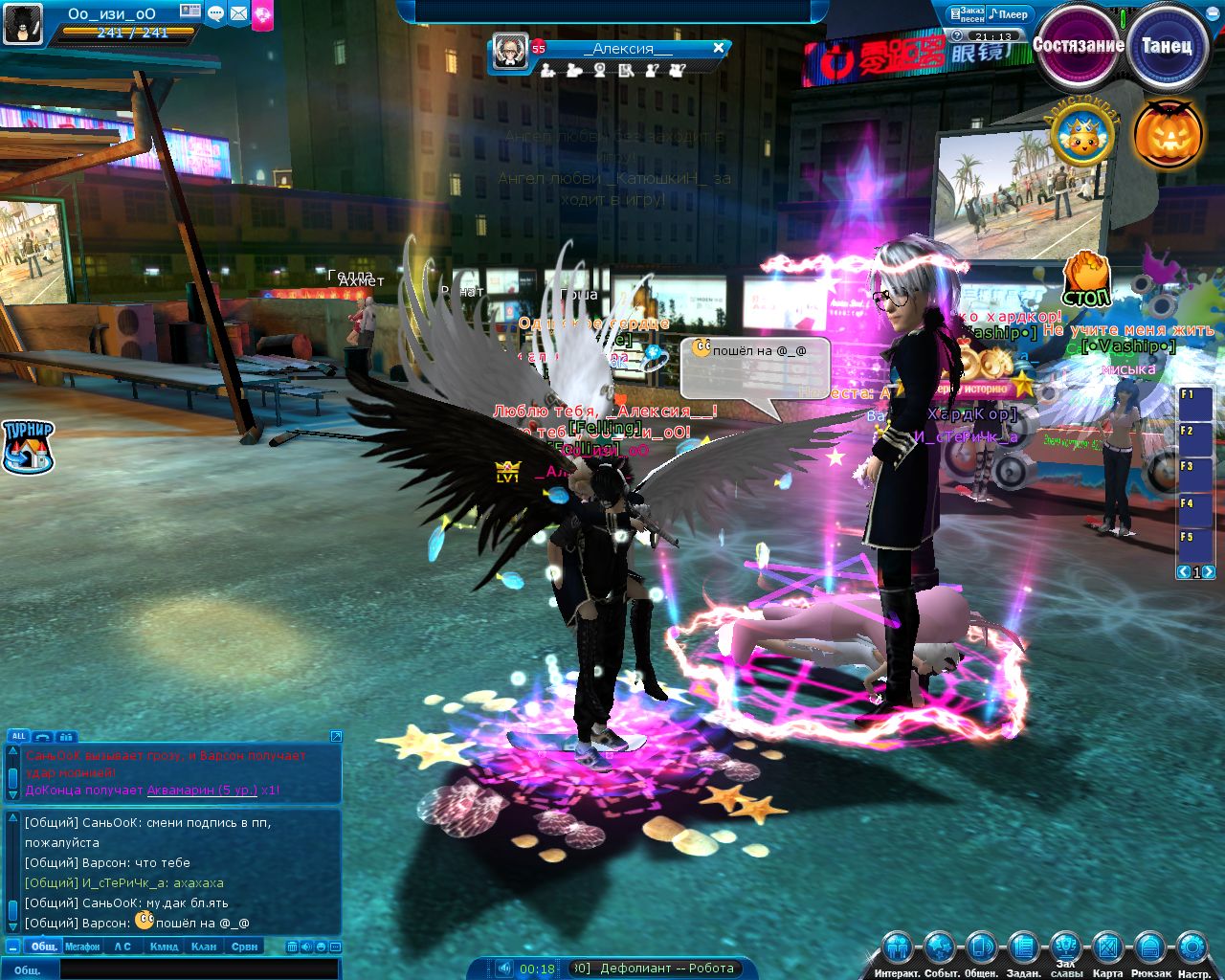Open the Заказ песен song request
This screenshot has width=1225, height=980.
(x=967, y=14)
